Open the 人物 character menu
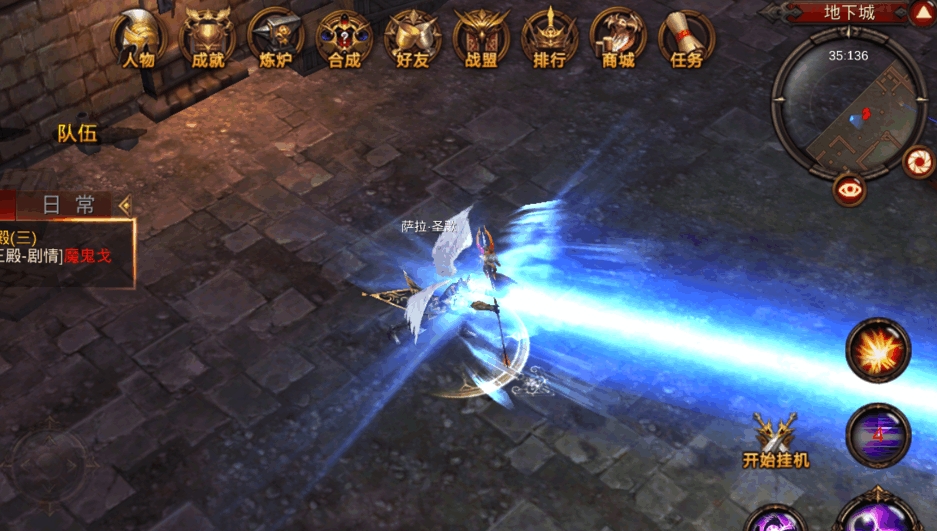This screenshot has width=937, height=531. coord(138,39)
